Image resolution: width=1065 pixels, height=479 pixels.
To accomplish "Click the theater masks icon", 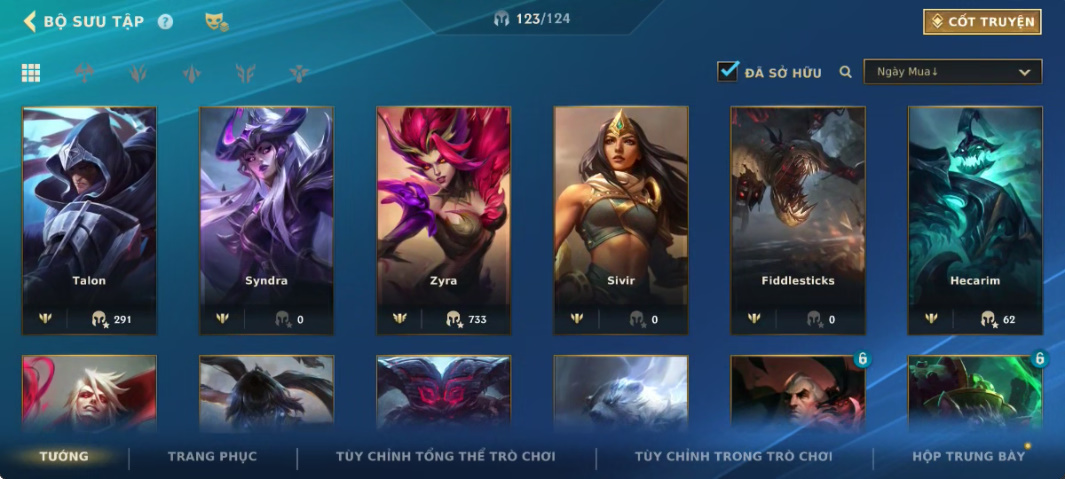I will point(215,21).
